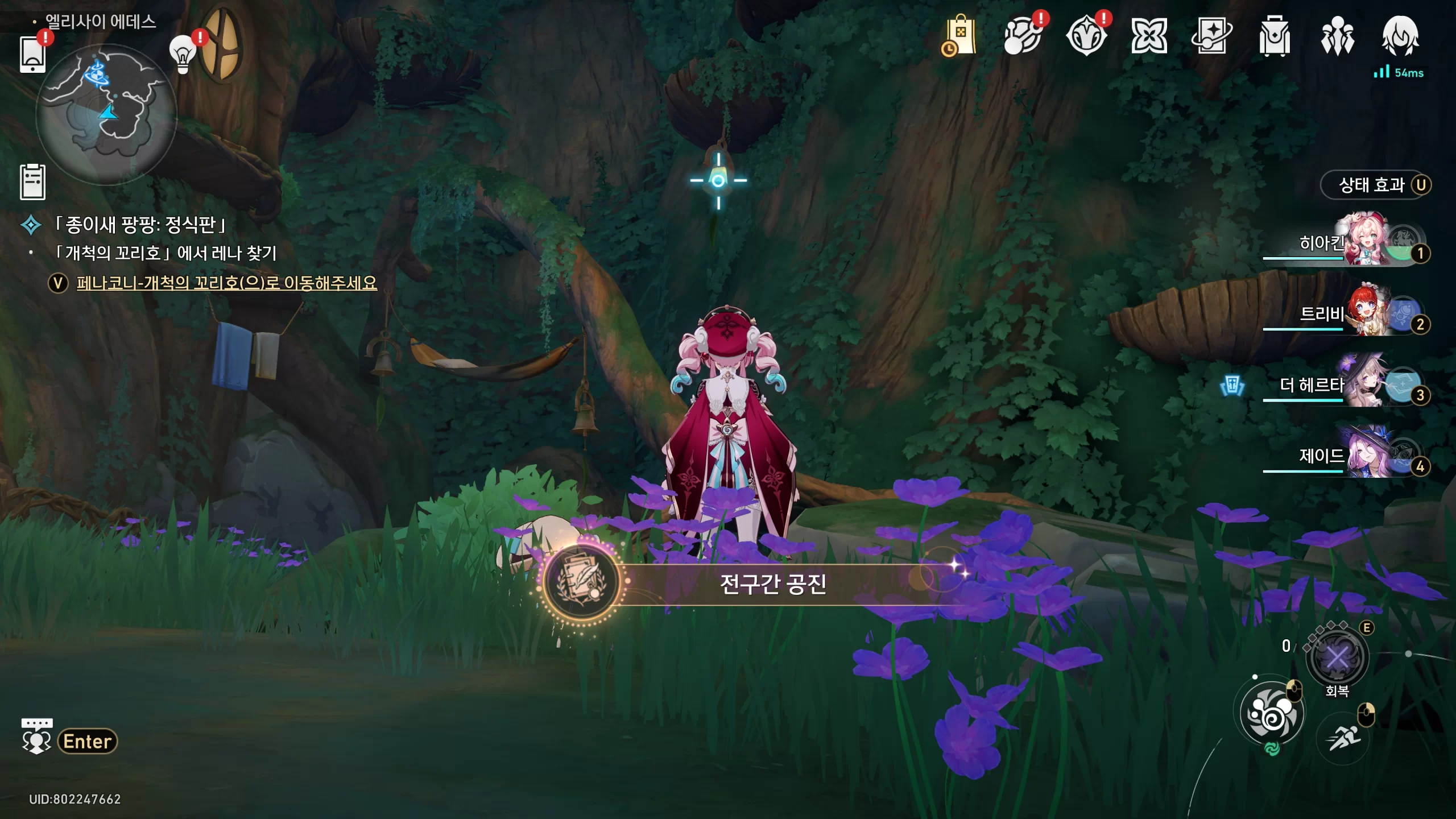
Task: Open the character head profile icon
Action: [1400, 36]
